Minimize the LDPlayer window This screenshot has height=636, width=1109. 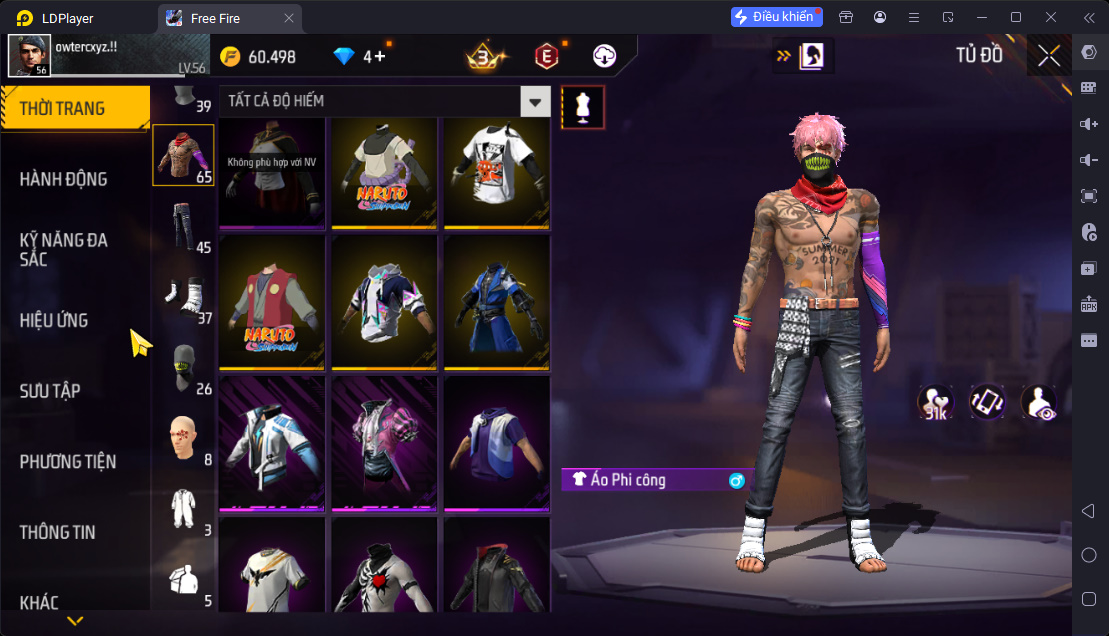(982, 17)
